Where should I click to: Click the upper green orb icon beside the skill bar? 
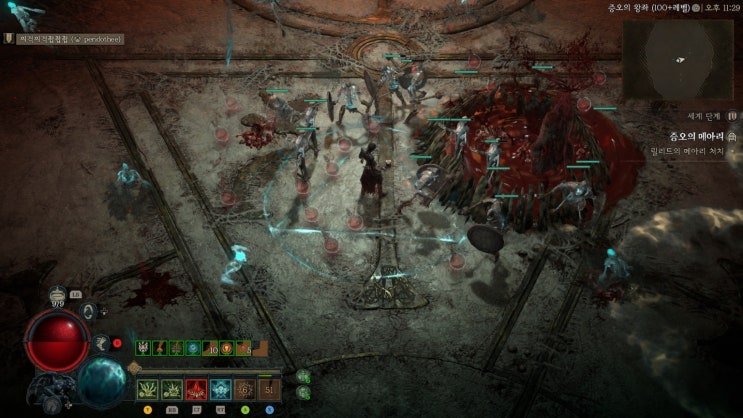click(303, 377)
